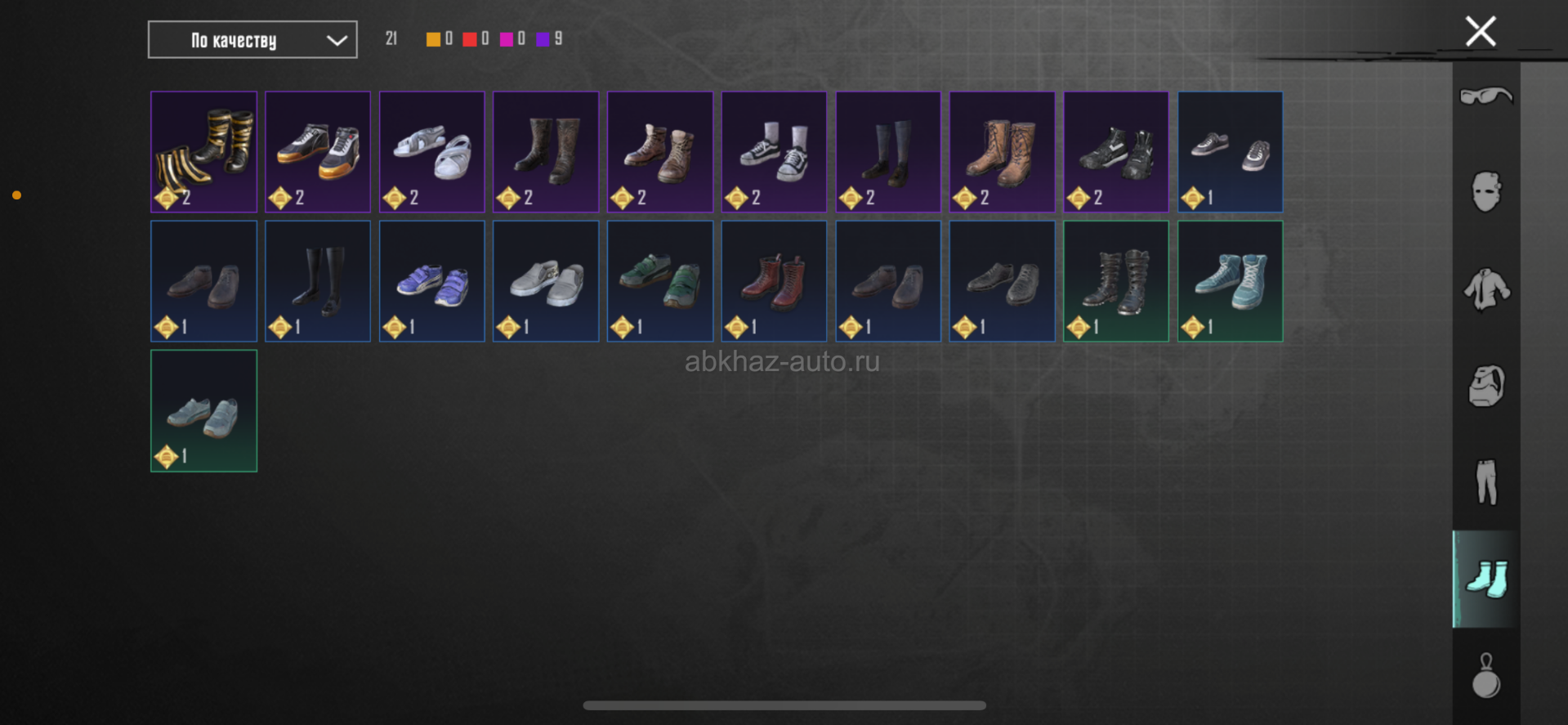
Task: Switch to the mask category tab
Action: coord(1485,193)
